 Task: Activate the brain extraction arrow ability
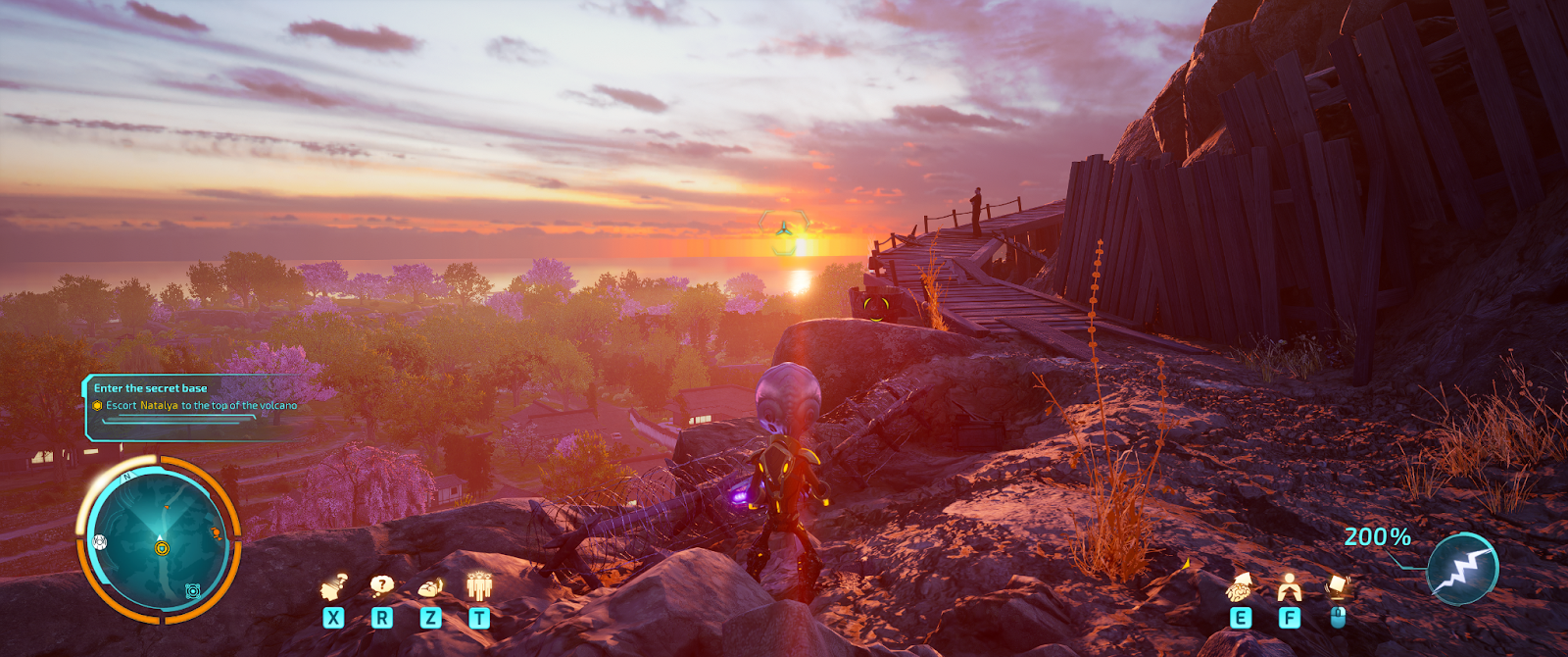click(1240, 586)
